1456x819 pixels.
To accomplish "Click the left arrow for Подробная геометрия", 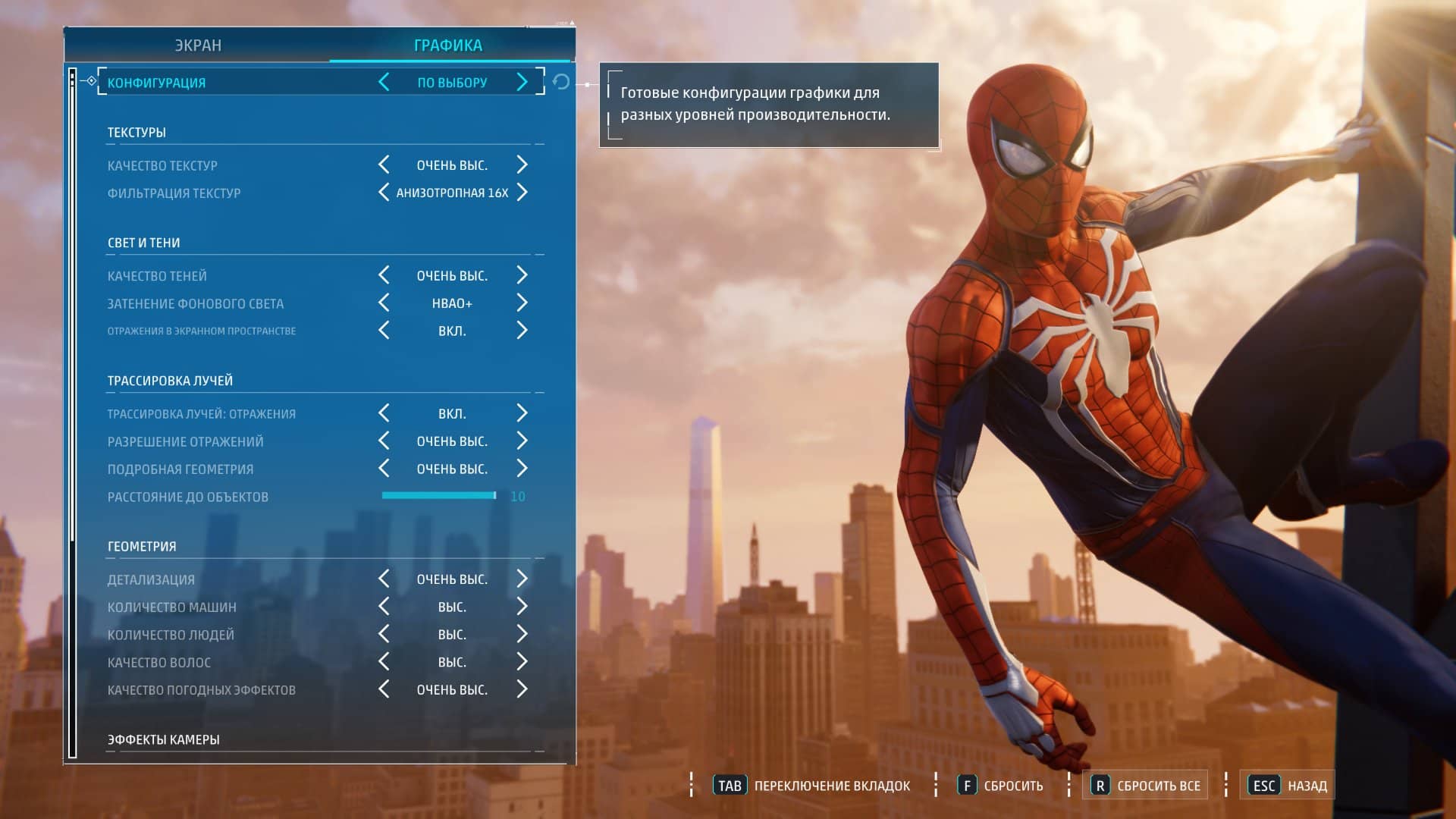I will click(384, 469).
